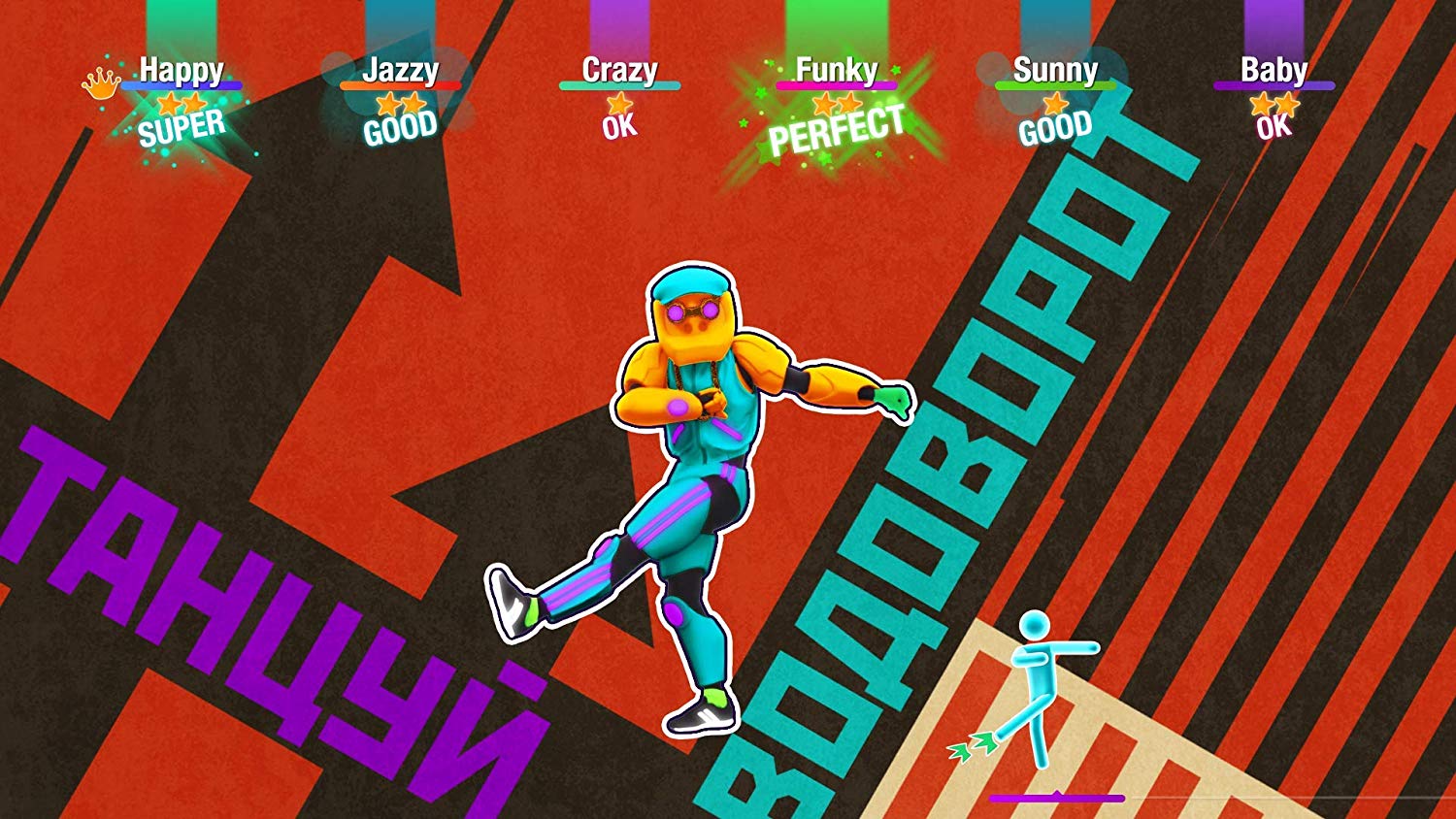Select the PERFECT rating under Funky
The width and height of the screenshot is (1456, 819).
pos(837,130)
